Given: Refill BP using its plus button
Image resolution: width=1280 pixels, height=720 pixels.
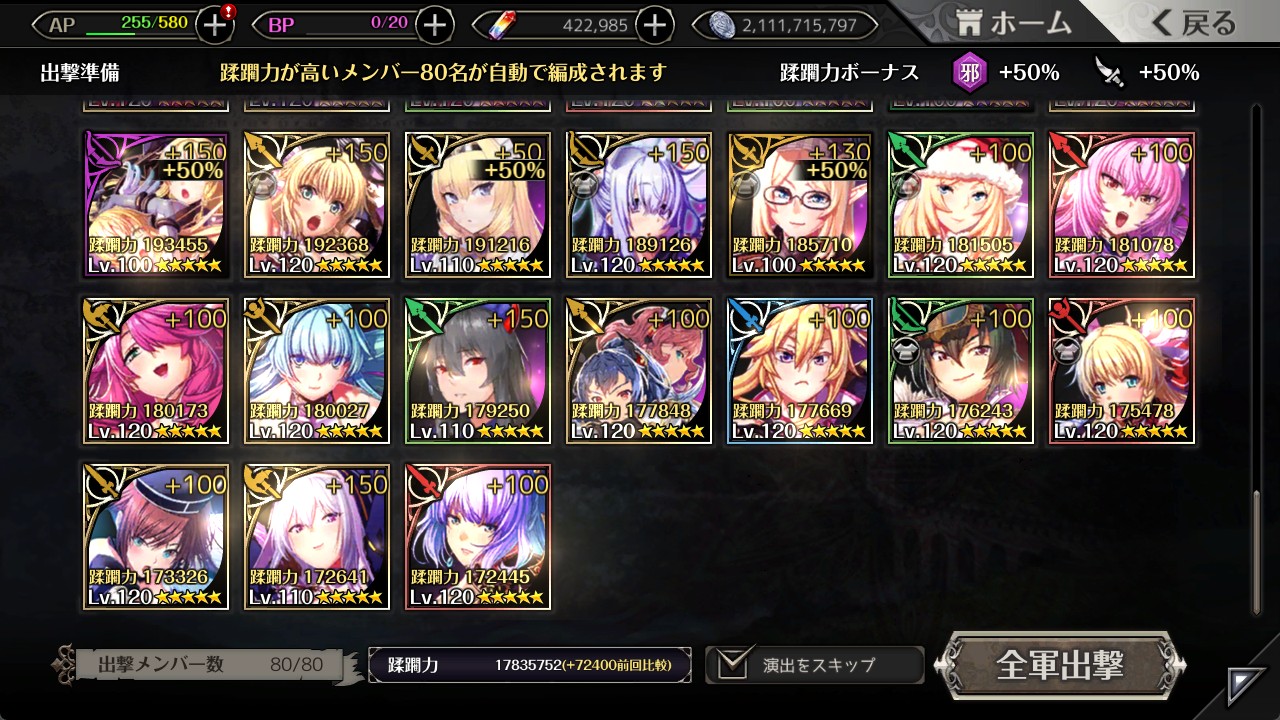Looking at the screenshot, I should pyautogui.click(x=434, y=25).
